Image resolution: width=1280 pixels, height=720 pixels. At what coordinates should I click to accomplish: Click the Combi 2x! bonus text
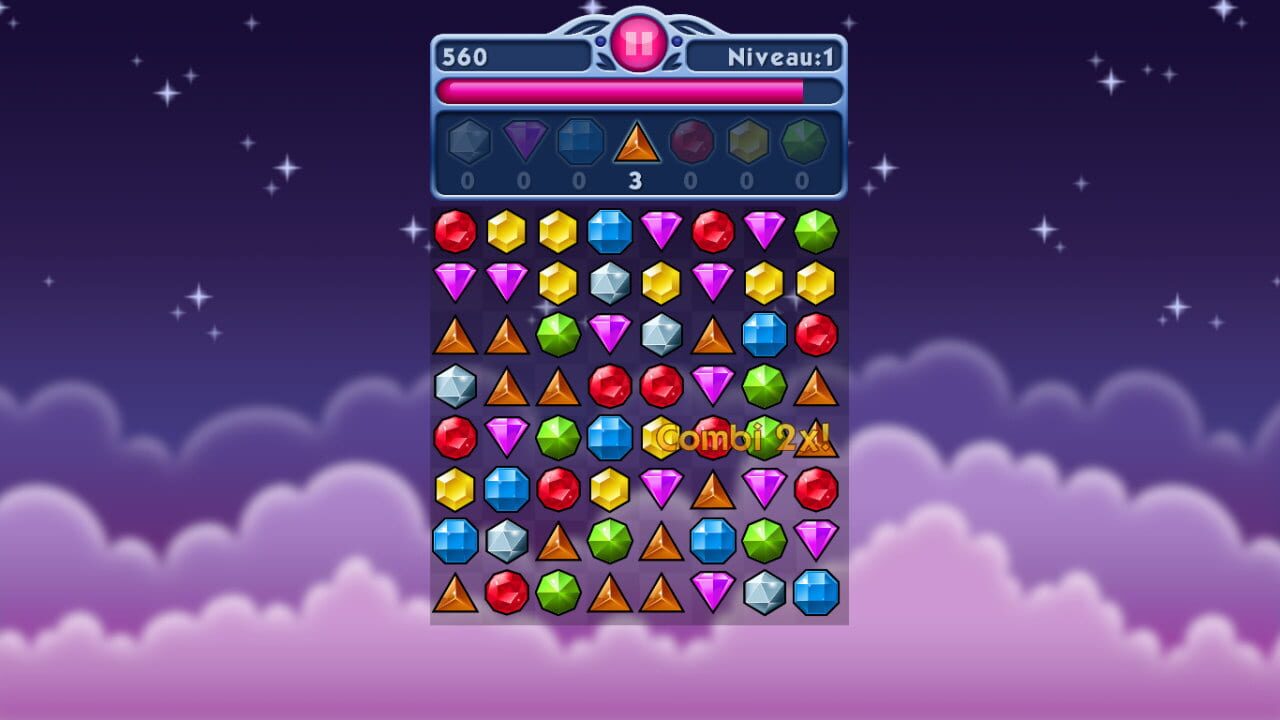click(740, 437)
